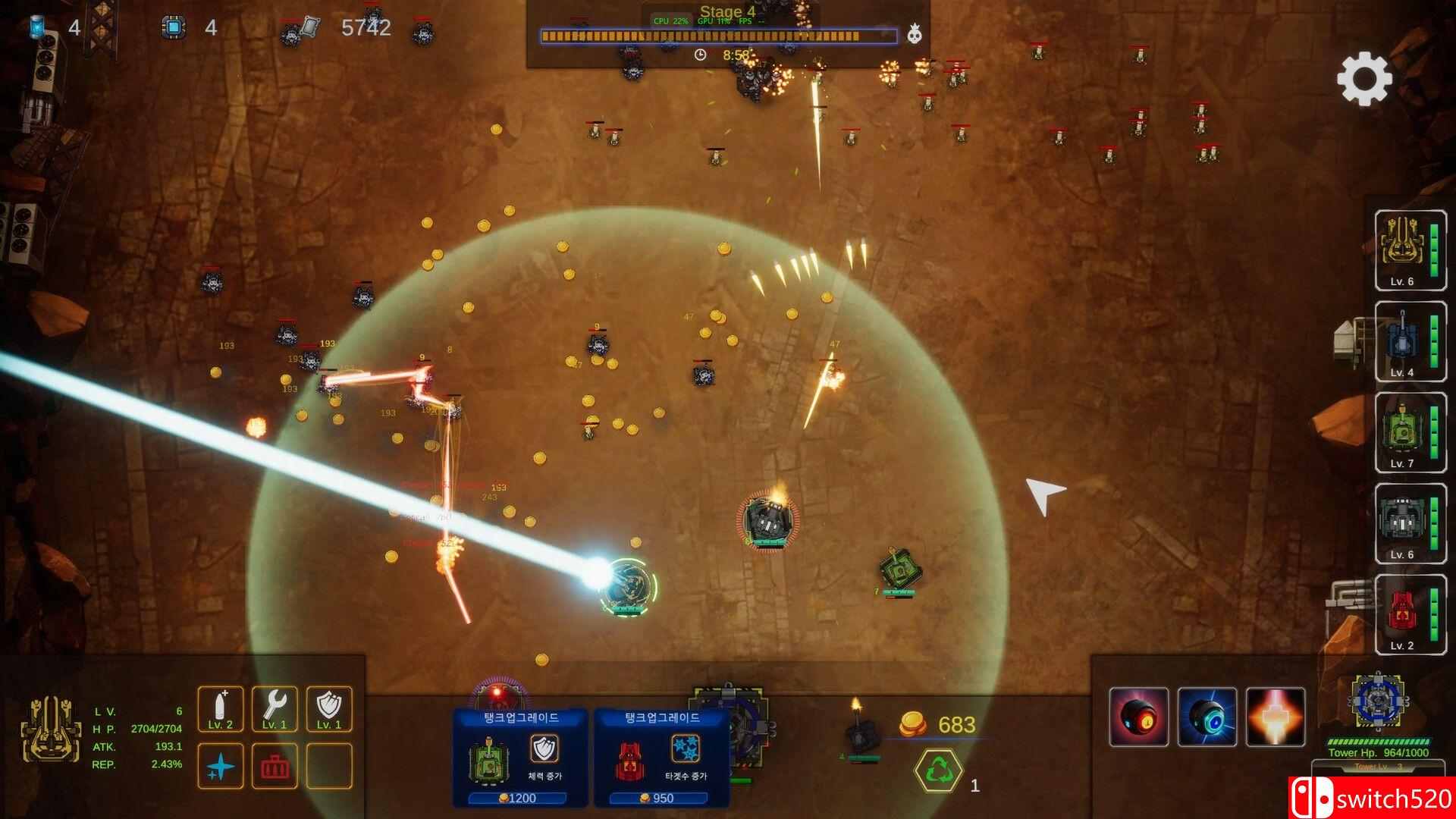Use the red toolbox repair item
Image resolution: width=1456 pixels, height=819 pixels.
point(275,766)
